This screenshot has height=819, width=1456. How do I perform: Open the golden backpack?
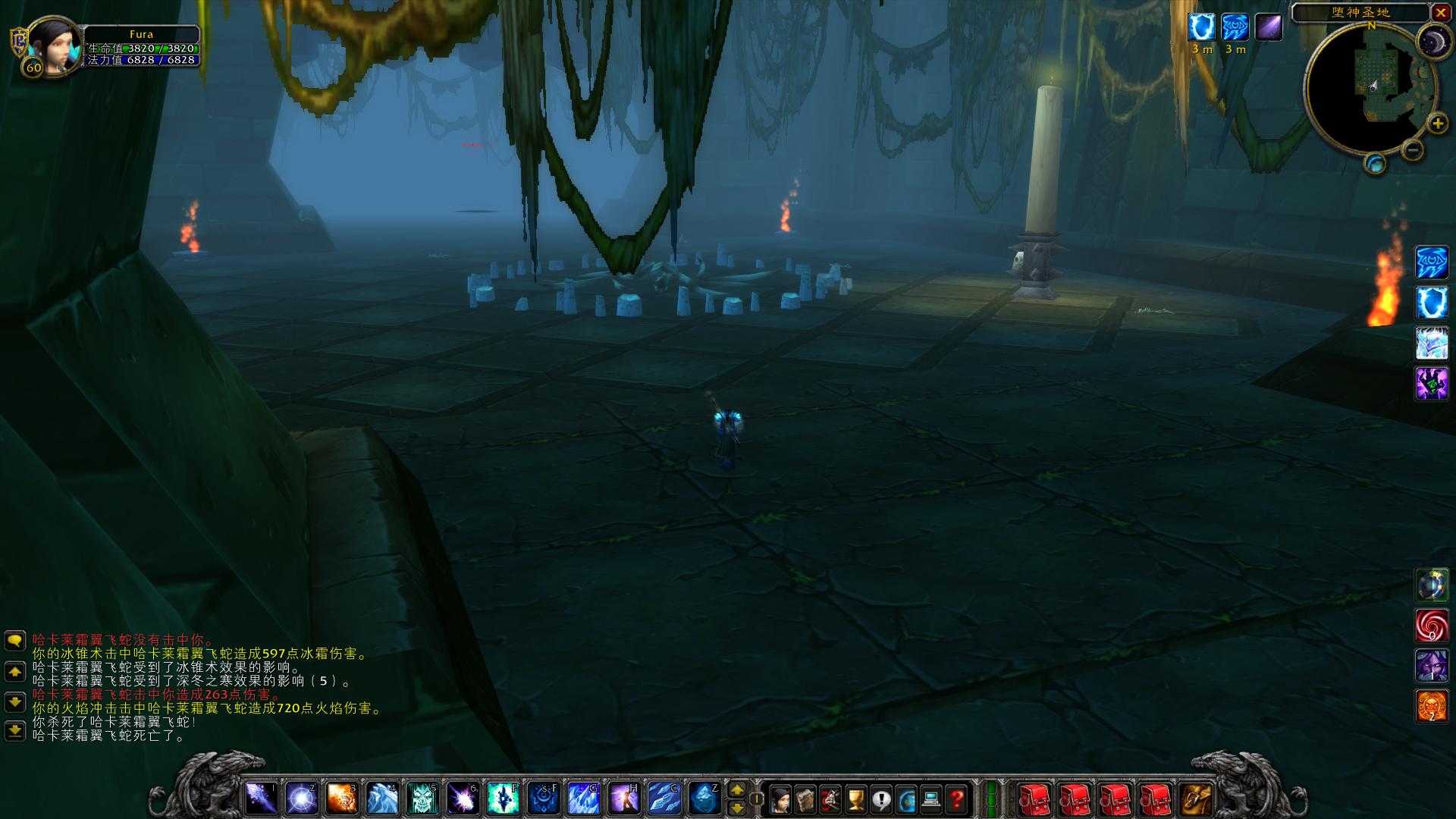tap(1197, 799)
